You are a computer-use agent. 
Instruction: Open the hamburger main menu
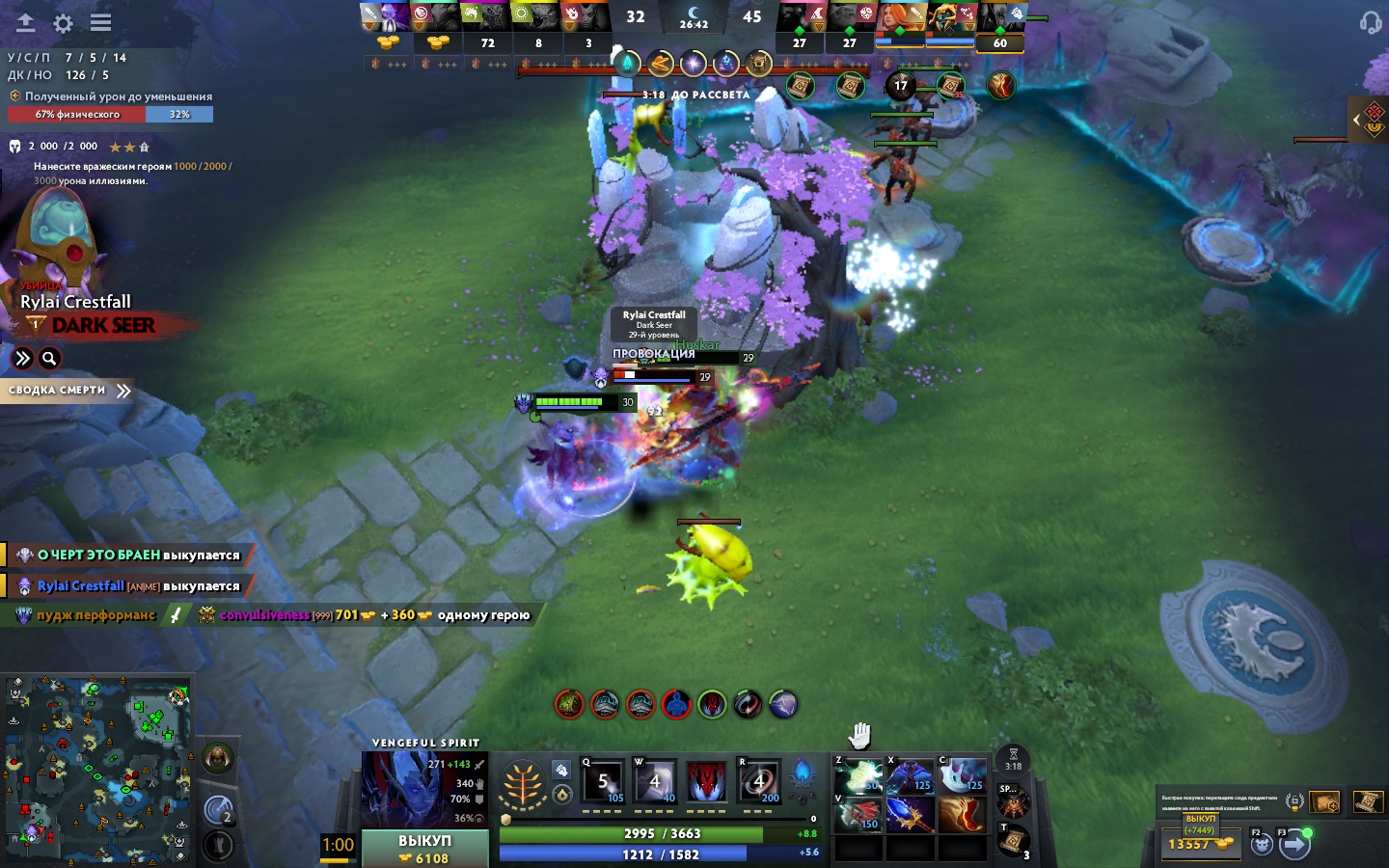100,22
